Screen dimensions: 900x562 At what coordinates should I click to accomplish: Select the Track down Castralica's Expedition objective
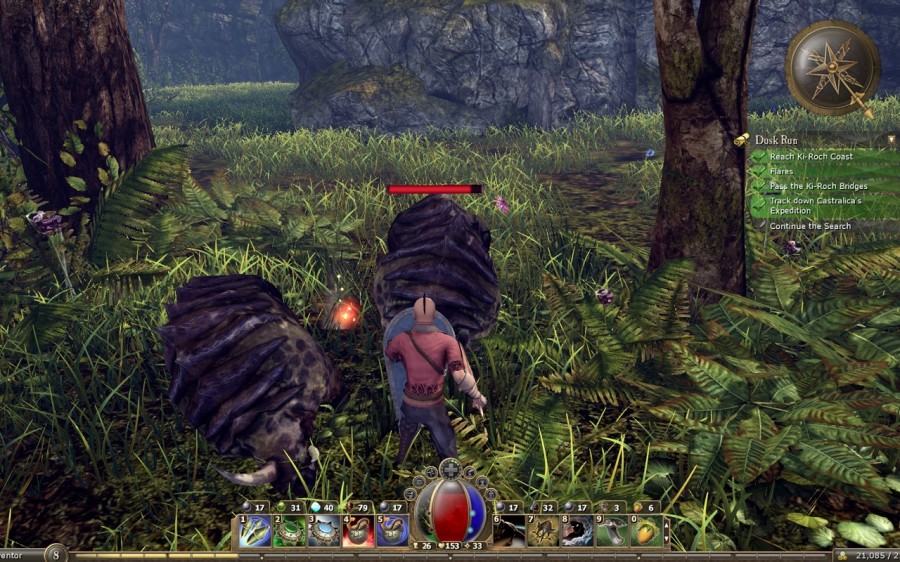(x=814, y=206)
